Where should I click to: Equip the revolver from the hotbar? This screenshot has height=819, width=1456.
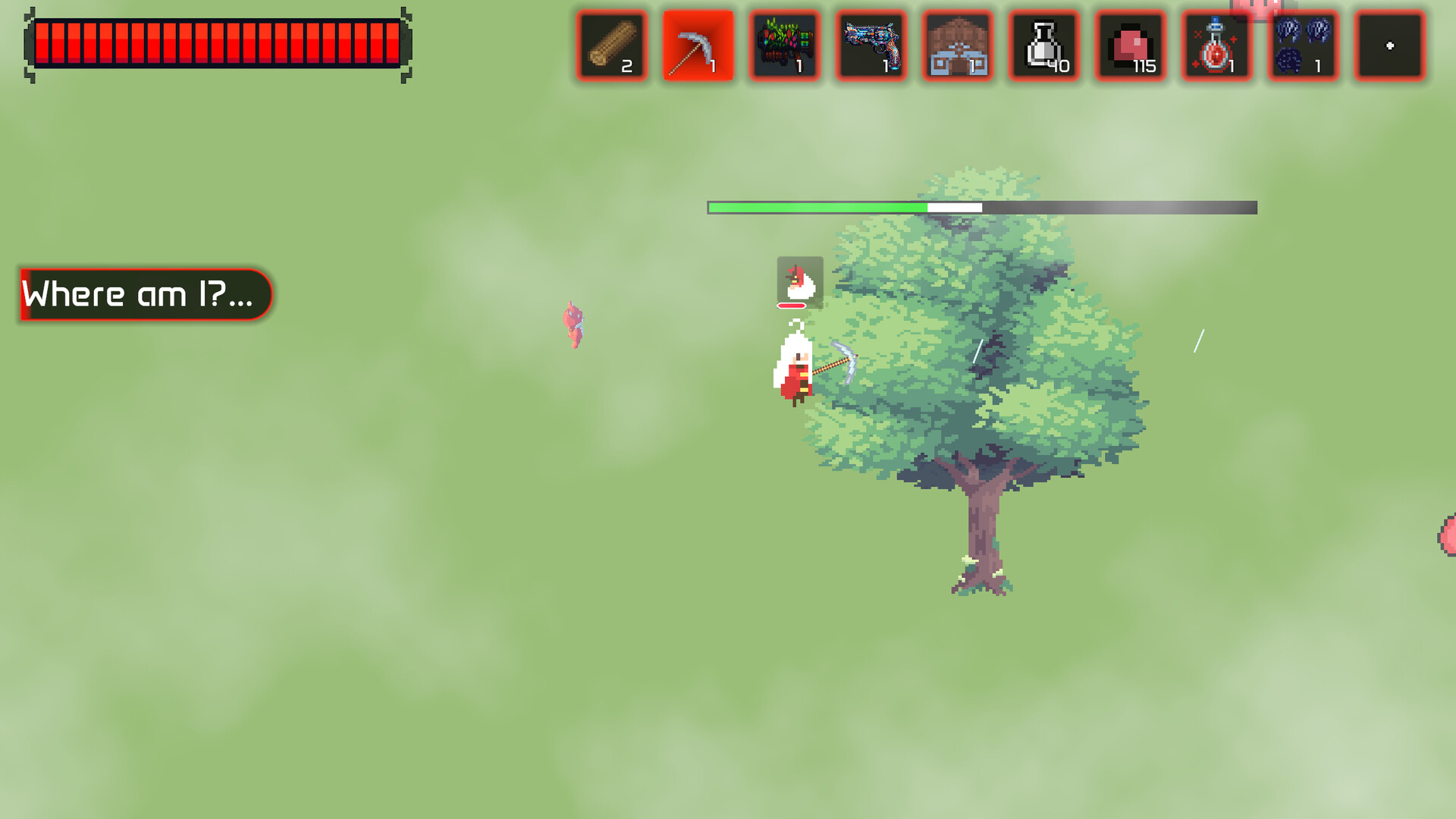tap(871, 45)
